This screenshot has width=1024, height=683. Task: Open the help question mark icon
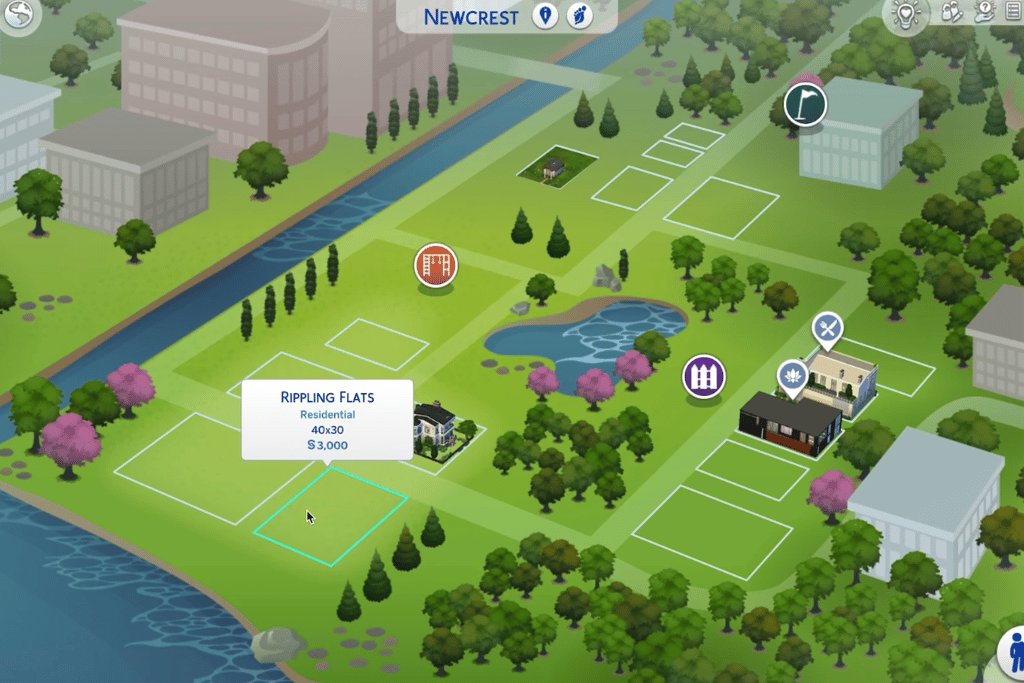[983, 12]
